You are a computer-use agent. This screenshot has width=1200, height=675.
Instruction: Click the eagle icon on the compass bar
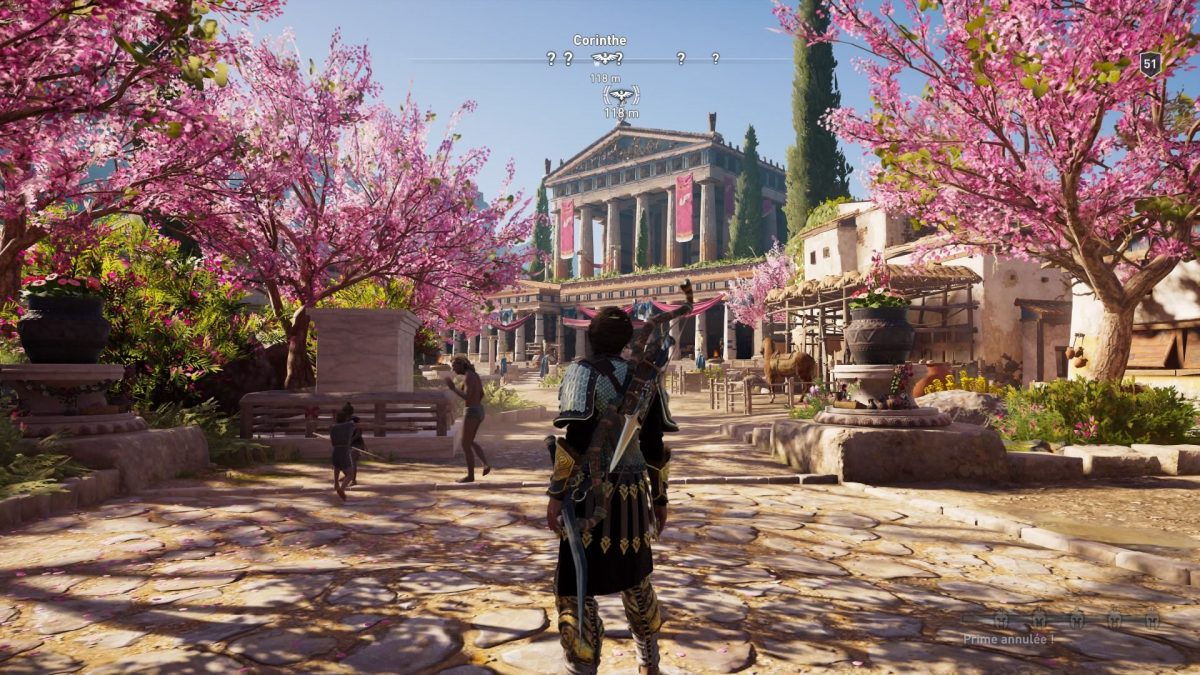[605, 59]
